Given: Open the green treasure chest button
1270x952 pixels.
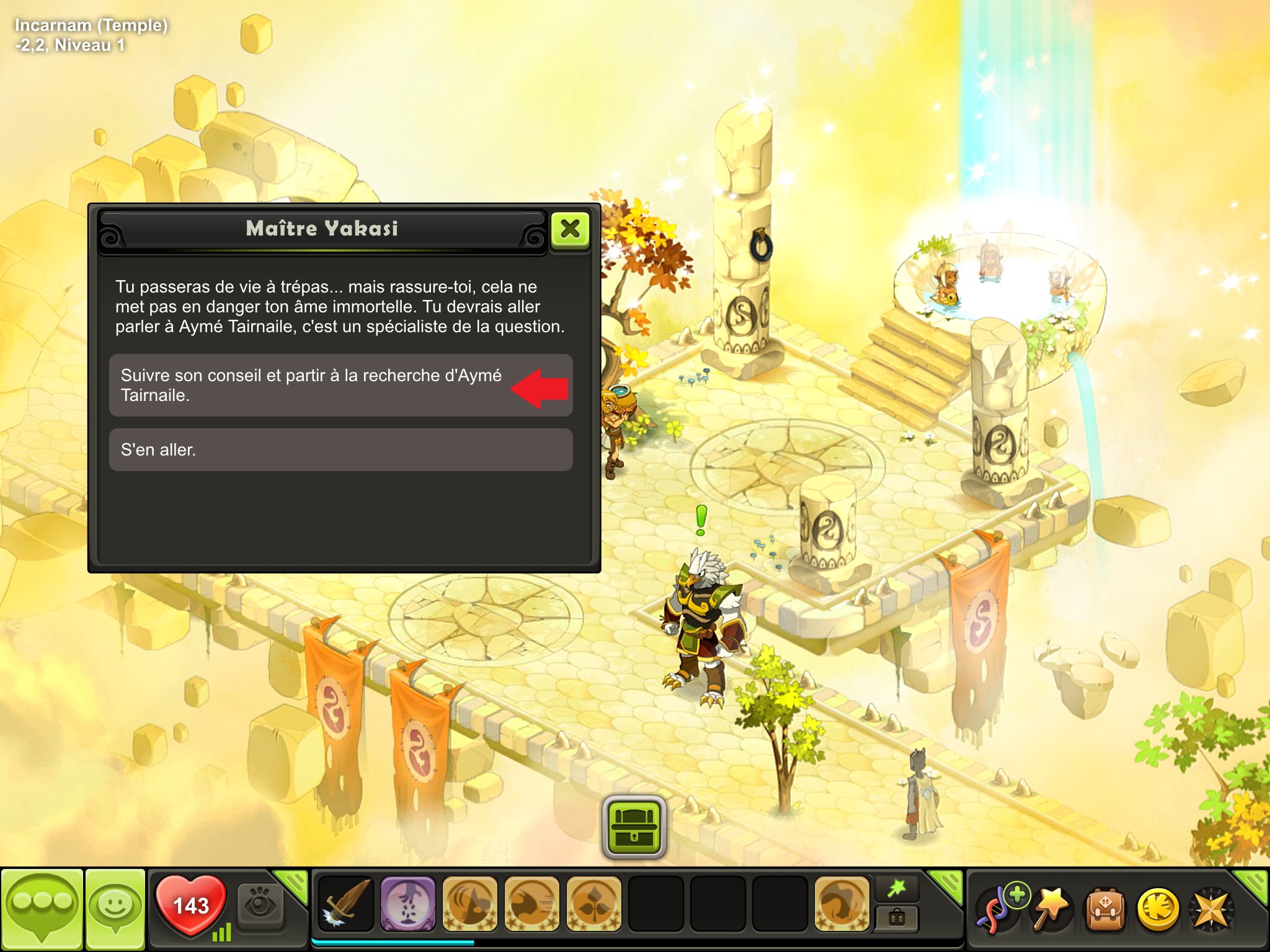Looking at the screenshot, I should click(x=634, y=827).
